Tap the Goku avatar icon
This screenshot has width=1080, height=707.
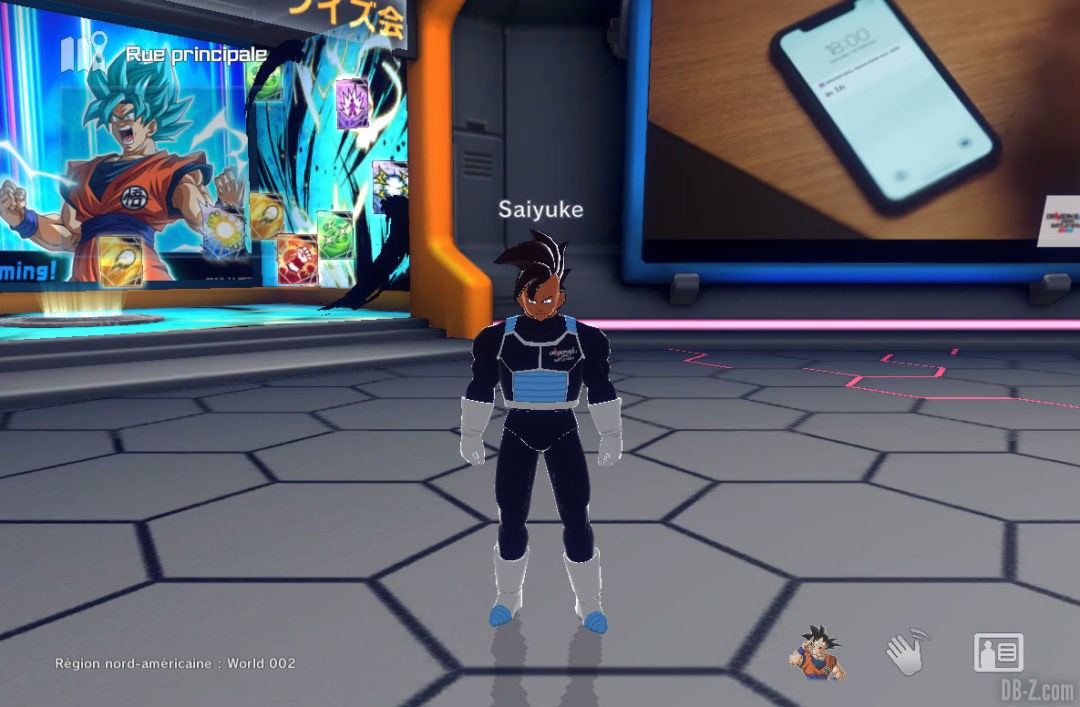816,653
